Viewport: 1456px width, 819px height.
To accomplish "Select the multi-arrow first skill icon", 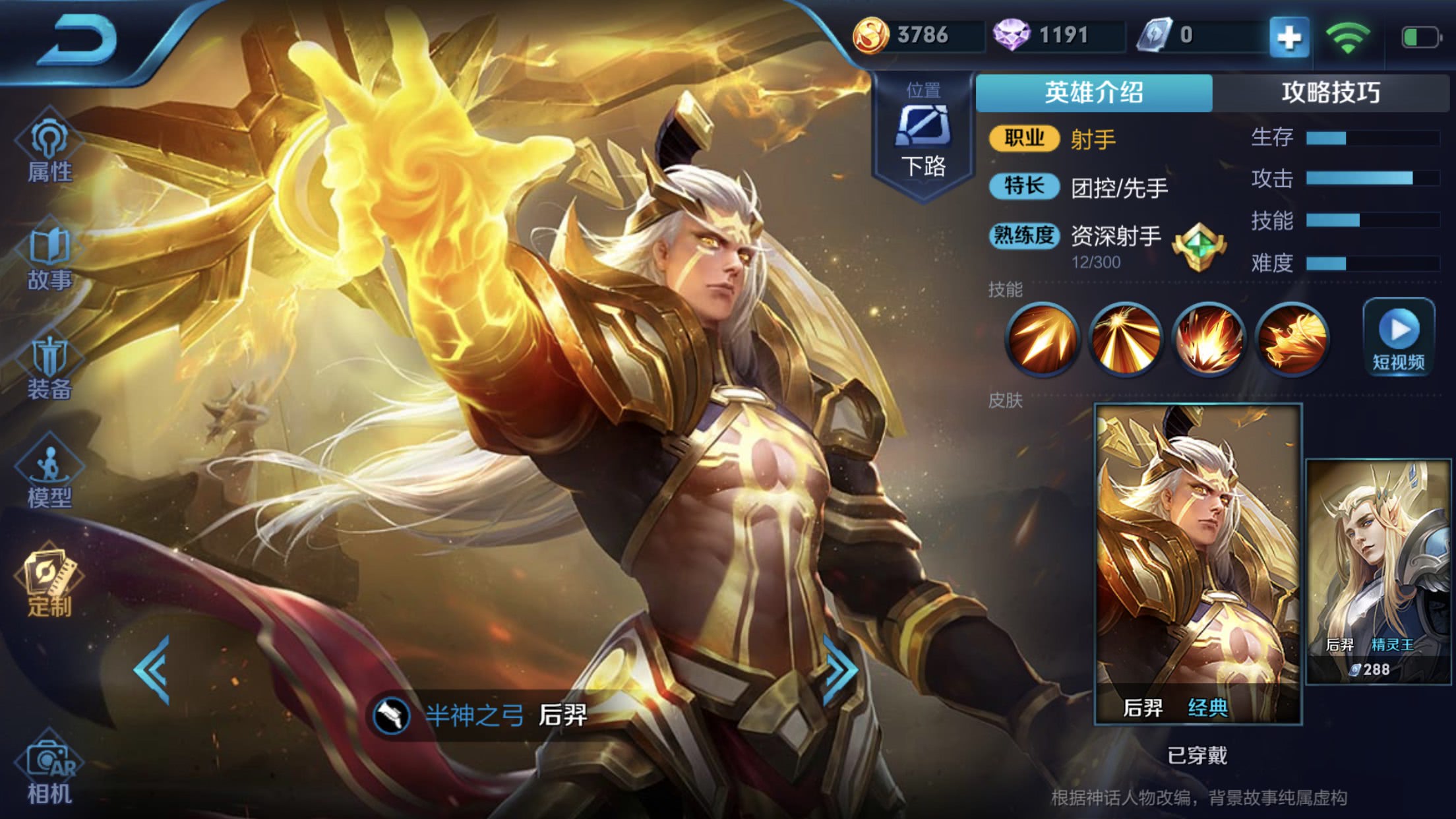I will [x=1042, y=339].
